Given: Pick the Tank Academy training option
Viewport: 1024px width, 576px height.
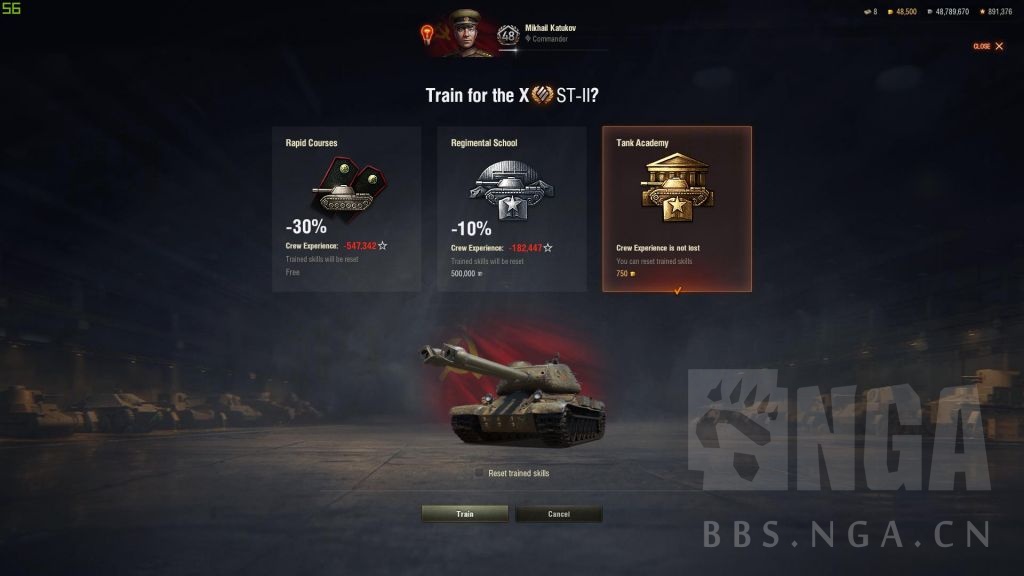Looking at the screenshot, I should coord(676,208).
